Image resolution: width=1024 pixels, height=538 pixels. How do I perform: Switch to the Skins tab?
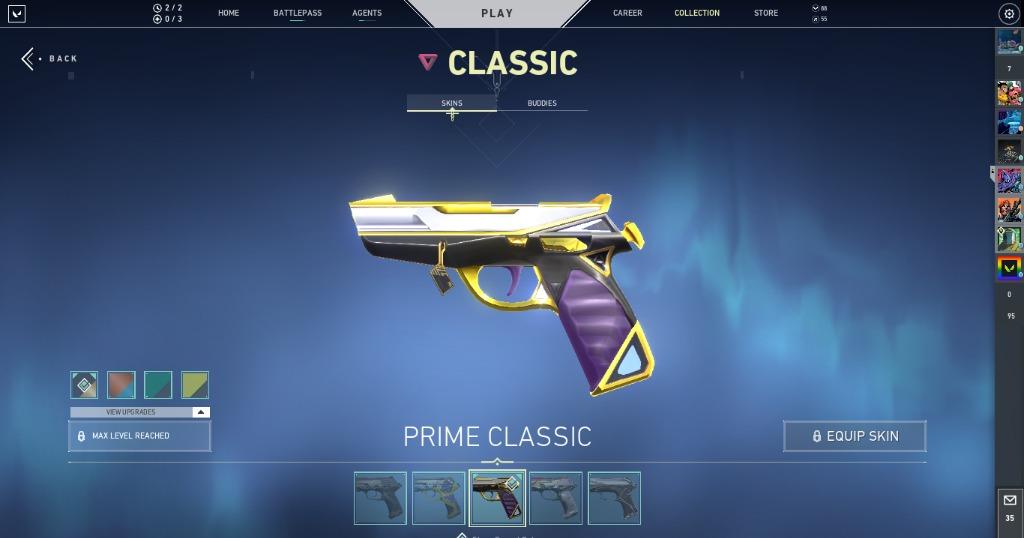452,103
